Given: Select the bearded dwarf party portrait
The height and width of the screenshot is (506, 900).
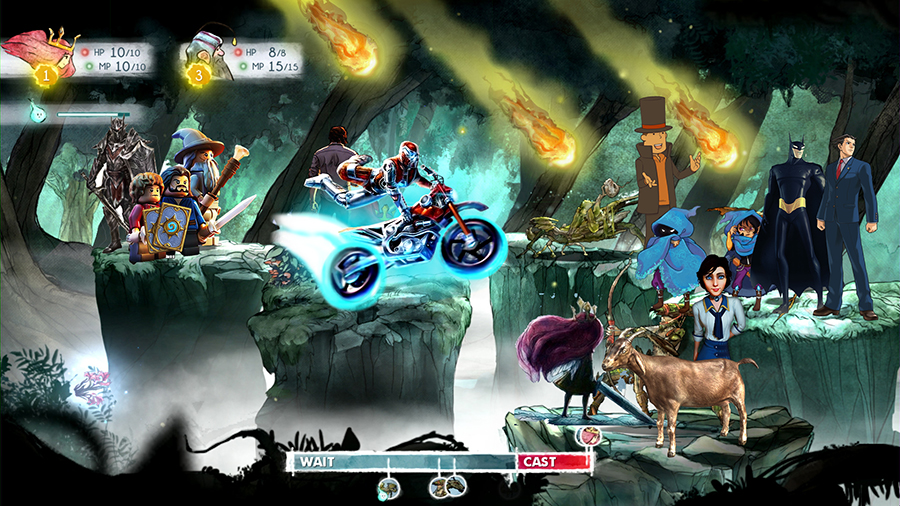Looking at the screenshot, I should pos(210,57).
